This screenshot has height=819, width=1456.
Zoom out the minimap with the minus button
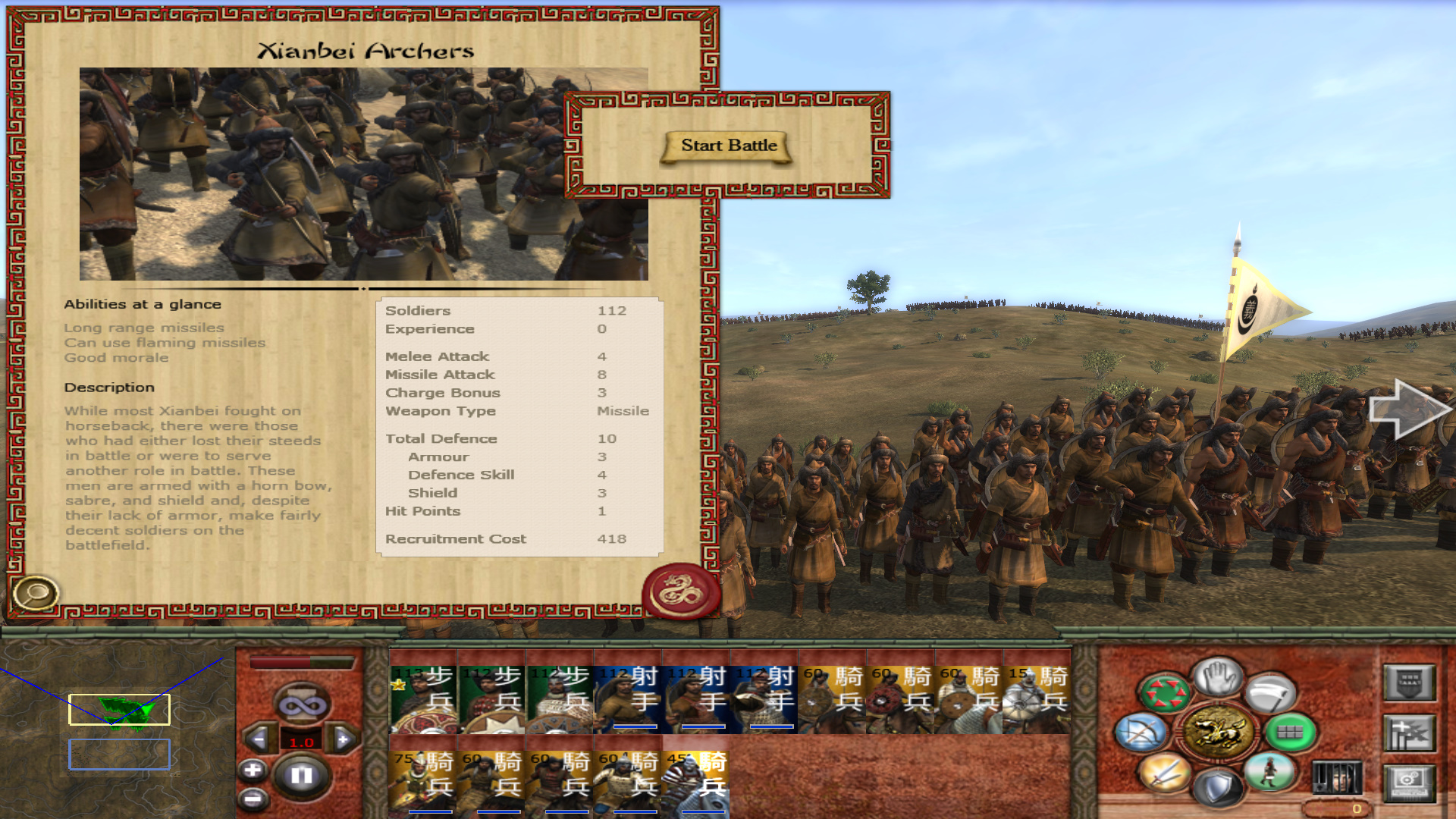point(253,799)
